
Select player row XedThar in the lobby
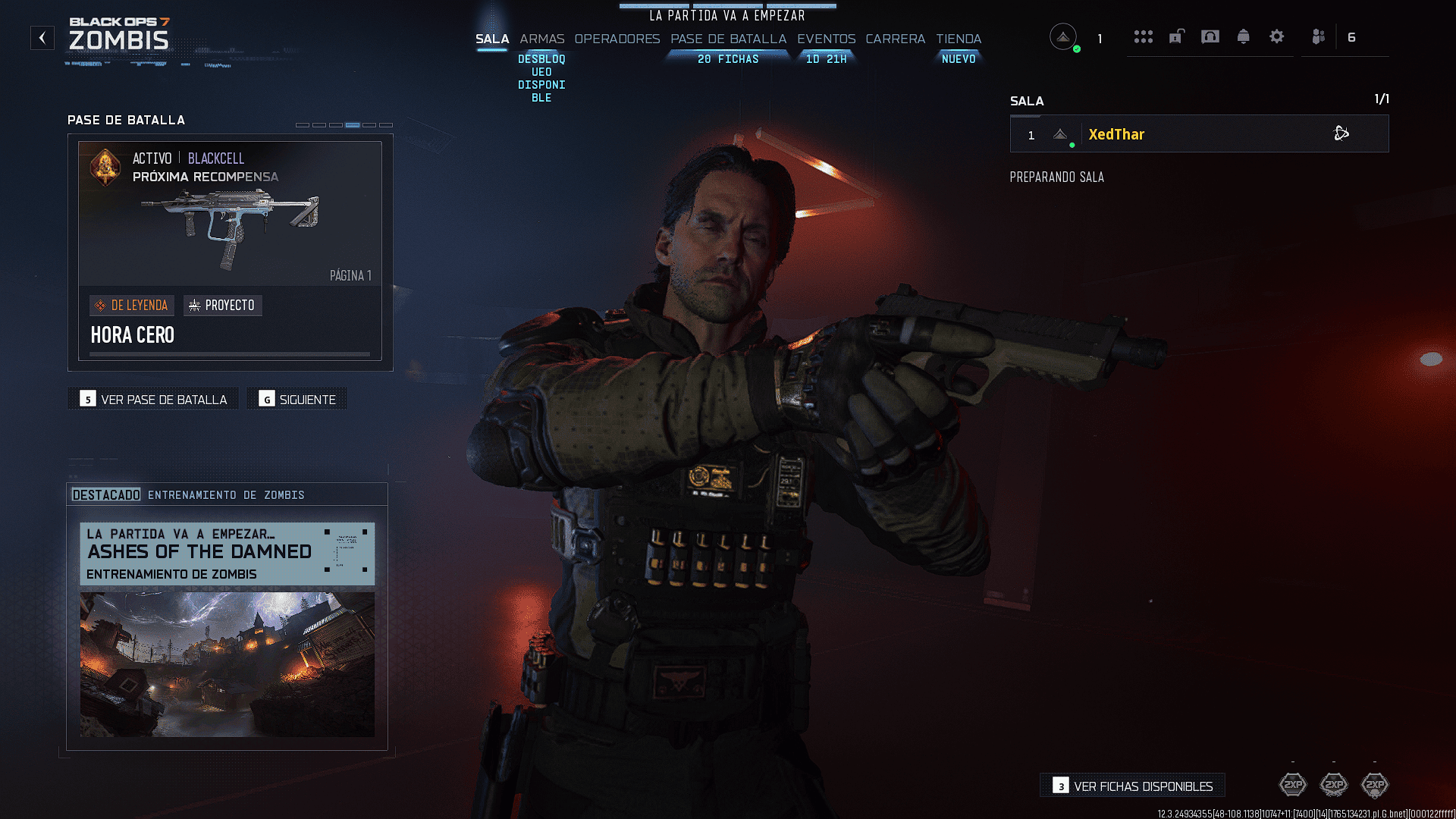(1198, 134)
